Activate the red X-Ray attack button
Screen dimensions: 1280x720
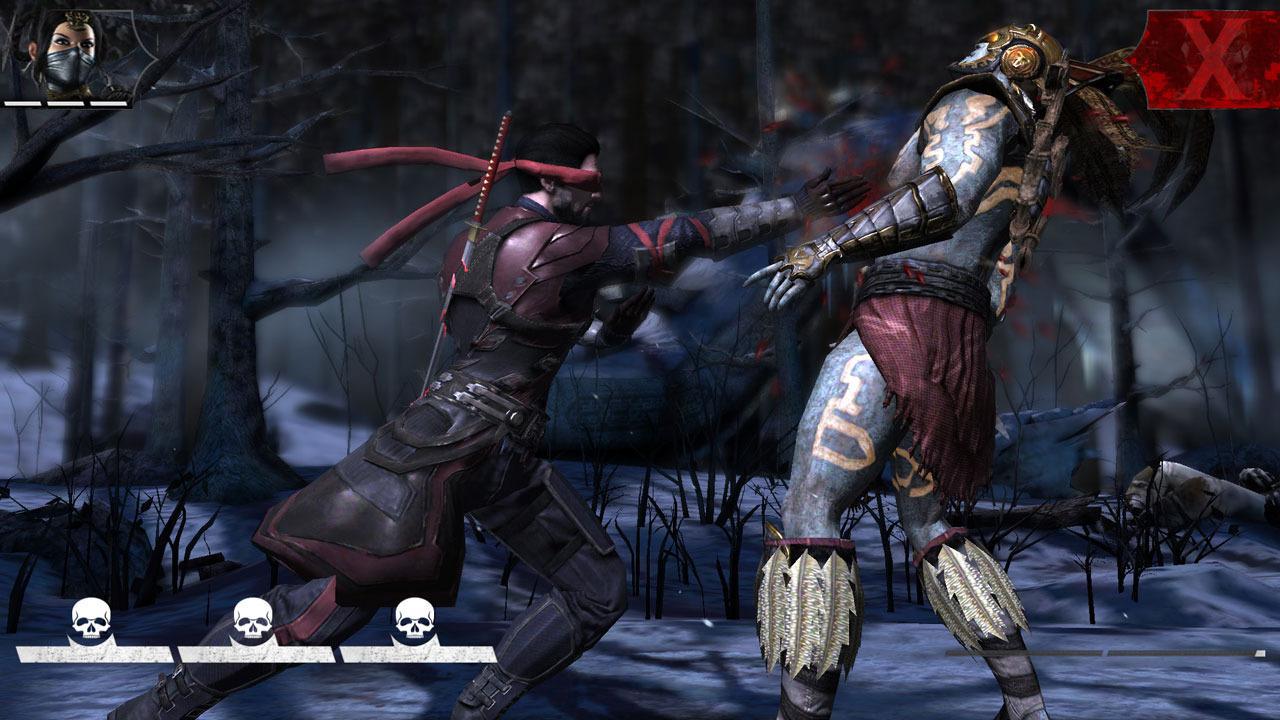(1204, 59)
